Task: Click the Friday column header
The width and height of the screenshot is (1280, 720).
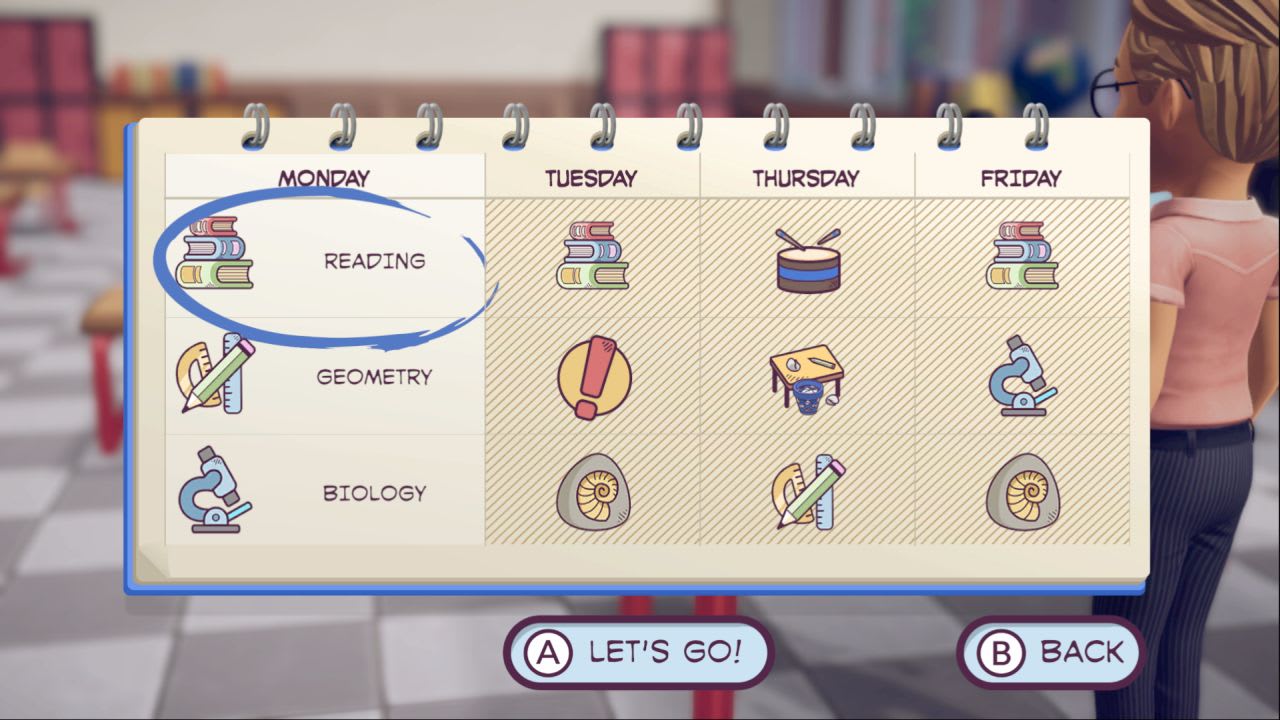Action: coord(1021,176)
